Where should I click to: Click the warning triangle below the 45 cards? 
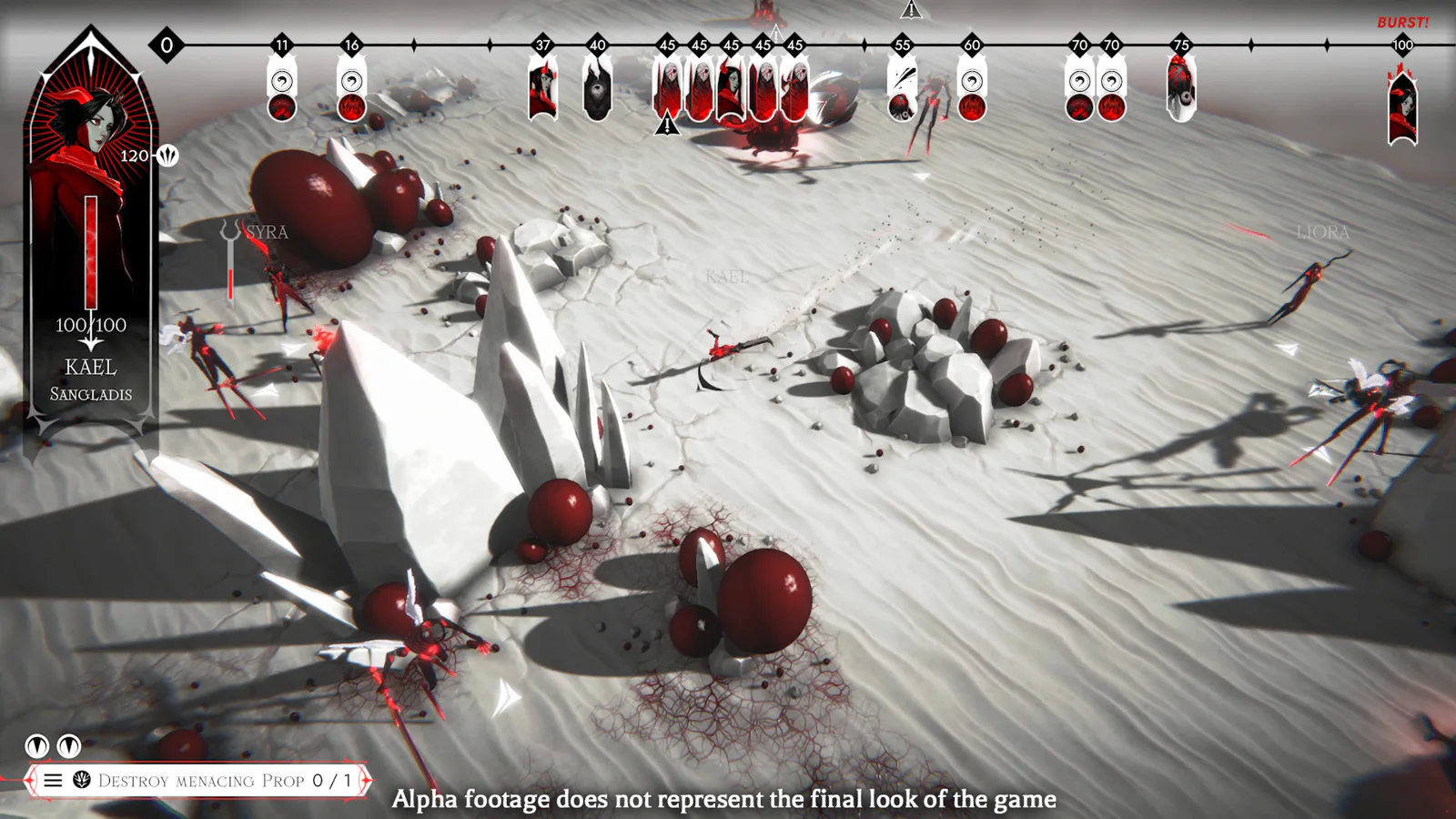(667, 124)
